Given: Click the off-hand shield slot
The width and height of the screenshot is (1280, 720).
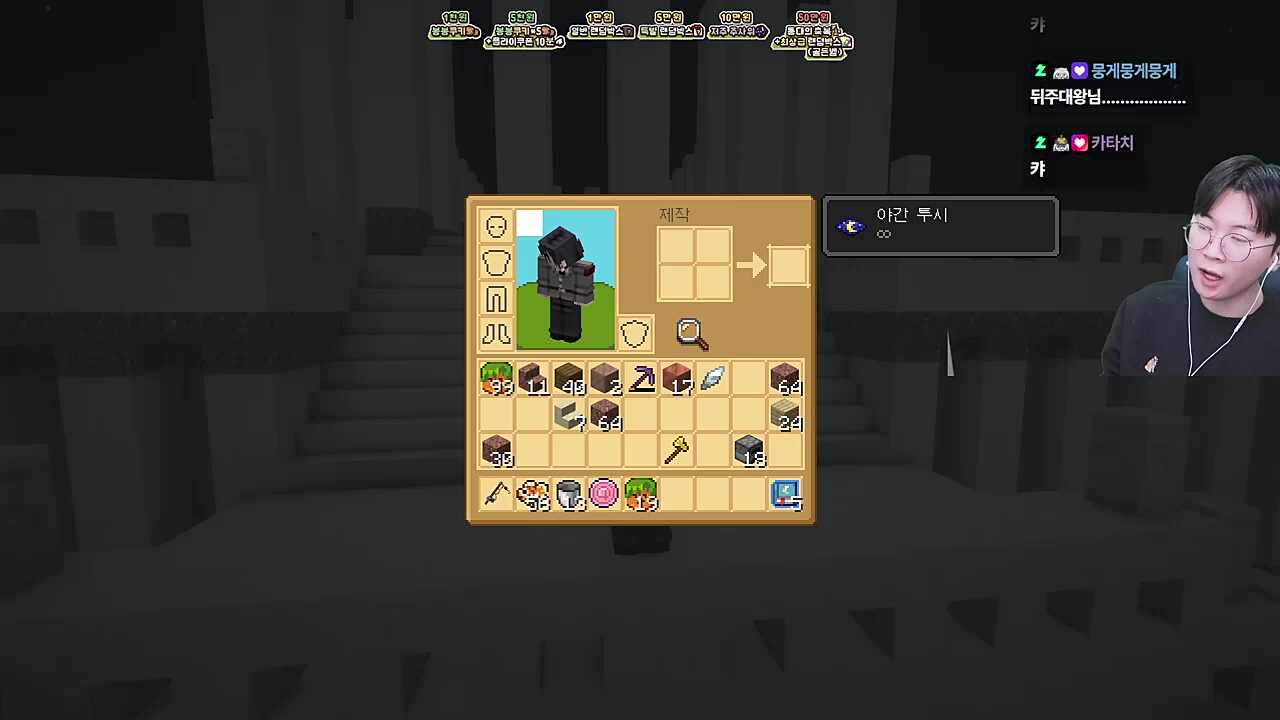Looking at the screenshot, I should (x=634, y=334).
